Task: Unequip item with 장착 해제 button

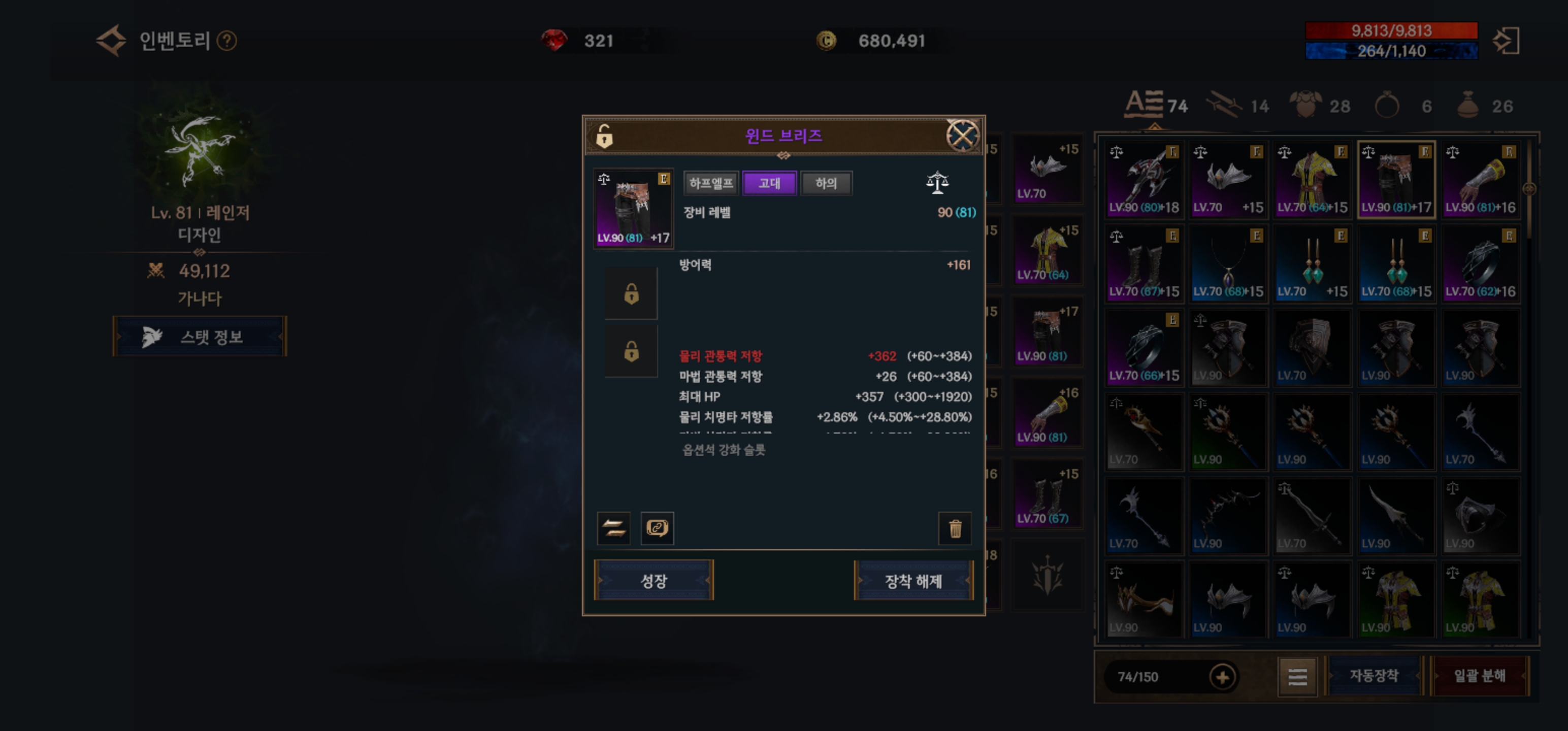Action: [913, 581]
